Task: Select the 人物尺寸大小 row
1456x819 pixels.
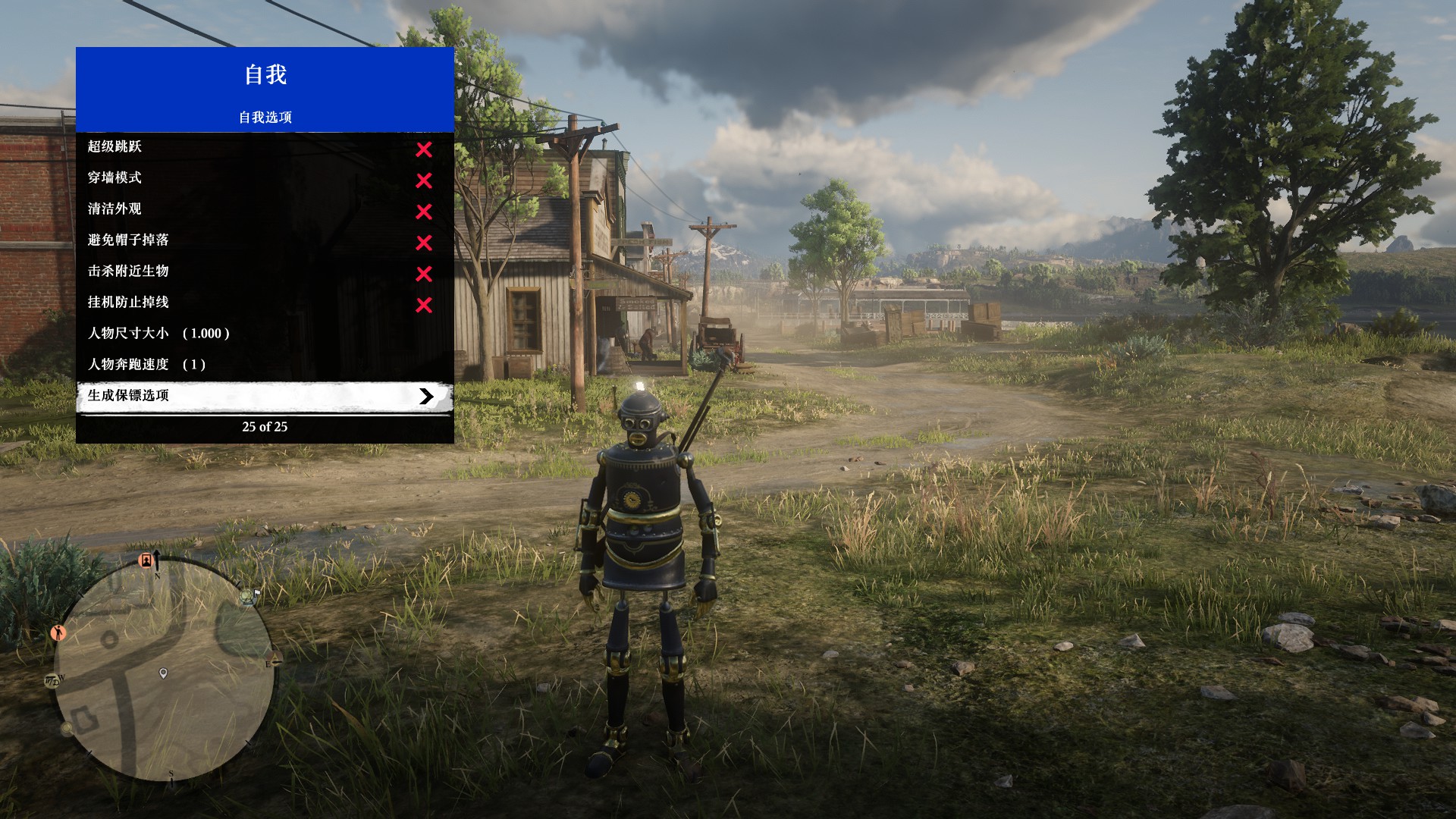Action: click(x=265, y=334)
